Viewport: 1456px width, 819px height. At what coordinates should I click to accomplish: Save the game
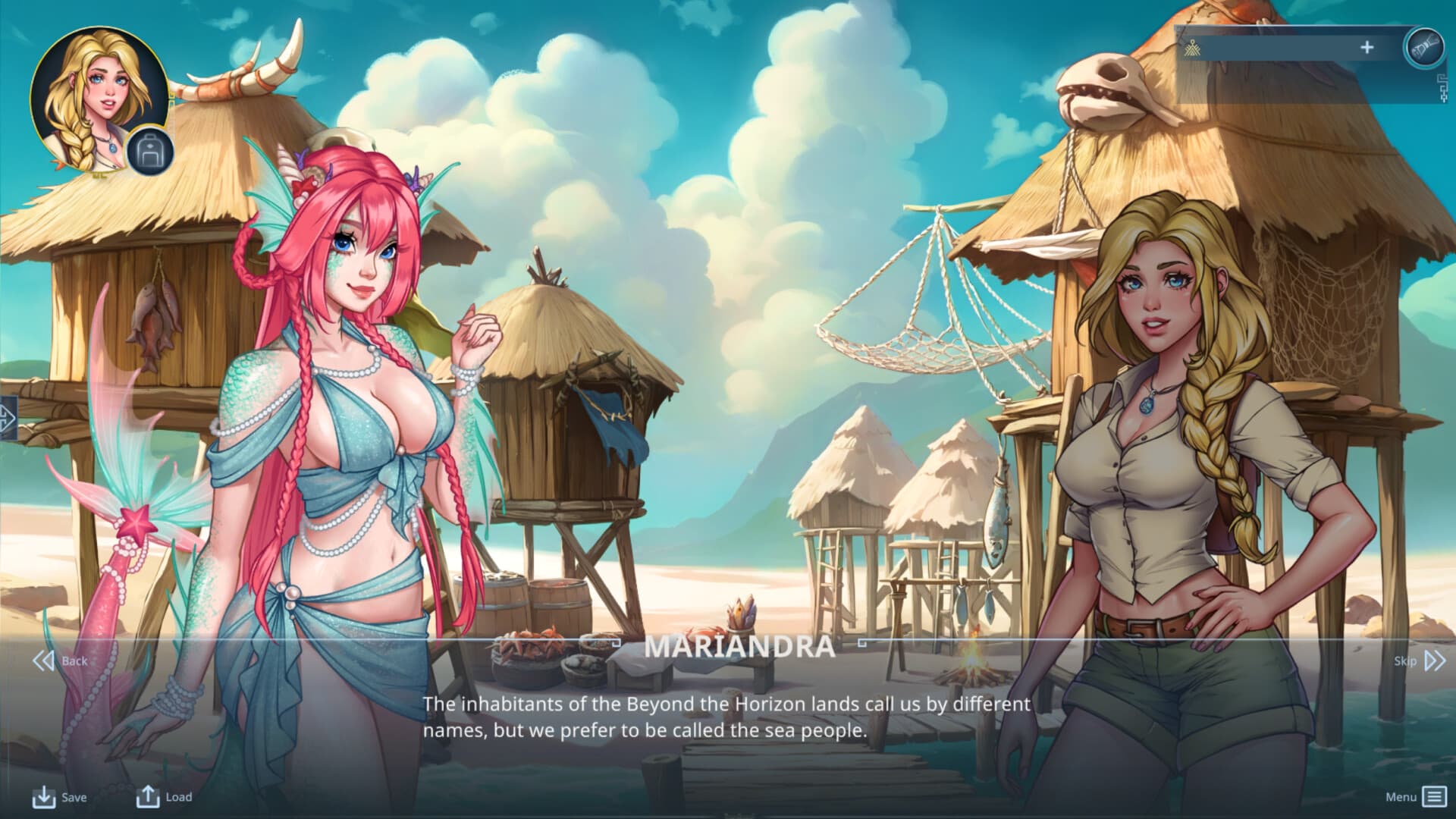[x=59, y=797]
